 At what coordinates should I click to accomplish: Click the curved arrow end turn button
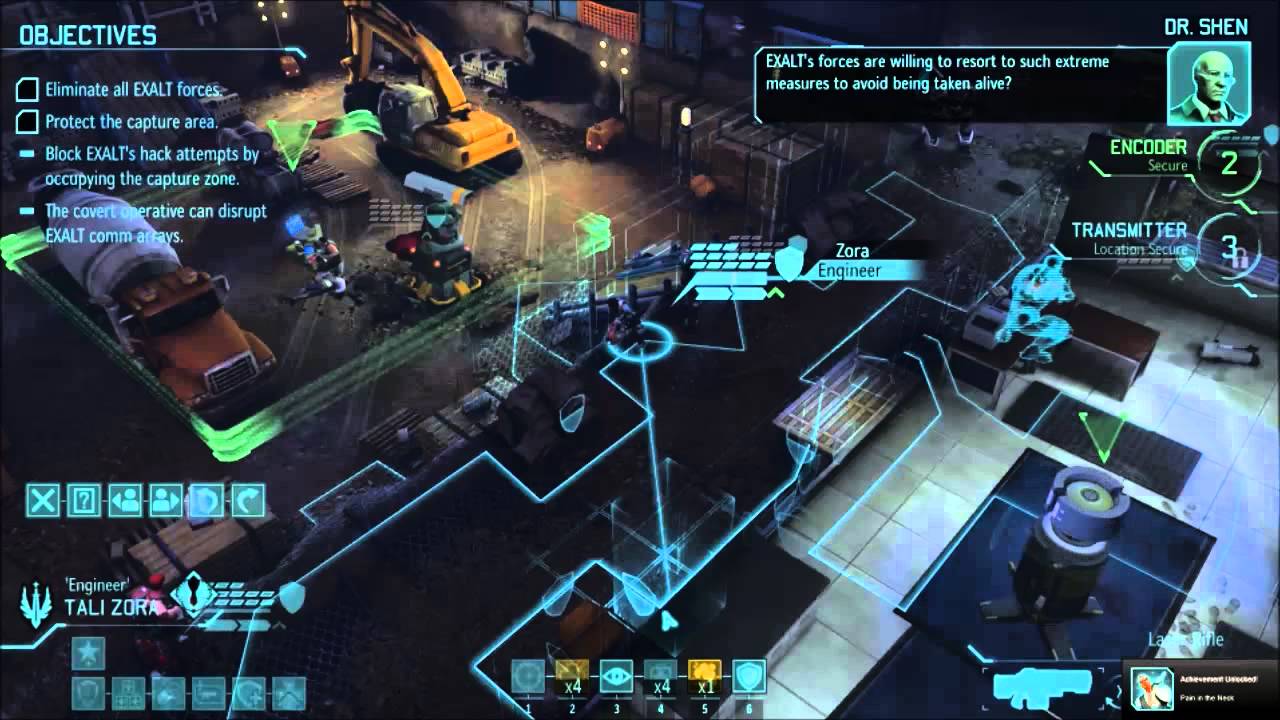248,499
